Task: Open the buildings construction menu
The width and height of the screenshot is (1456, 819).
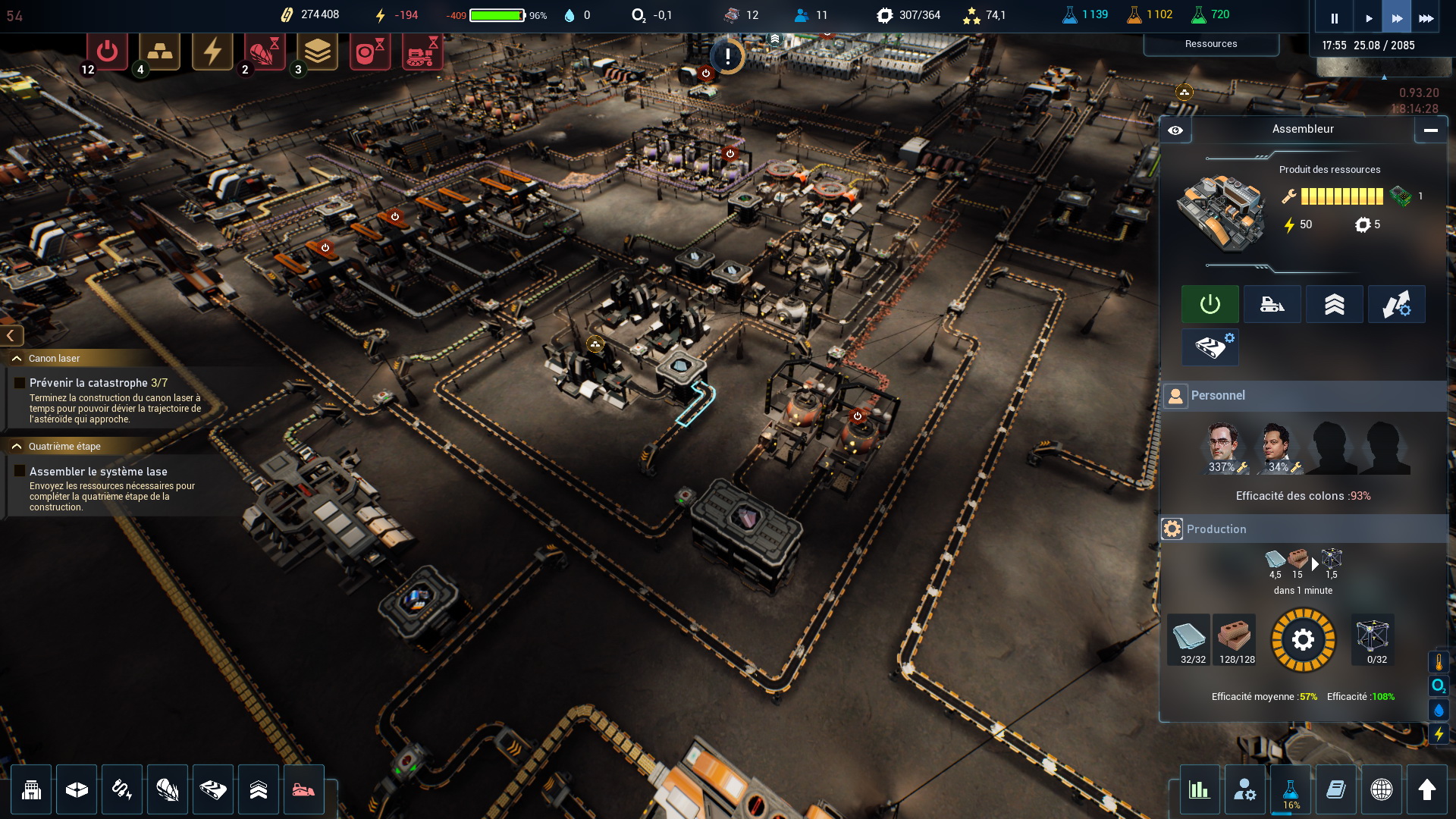Action: point(31,789)
